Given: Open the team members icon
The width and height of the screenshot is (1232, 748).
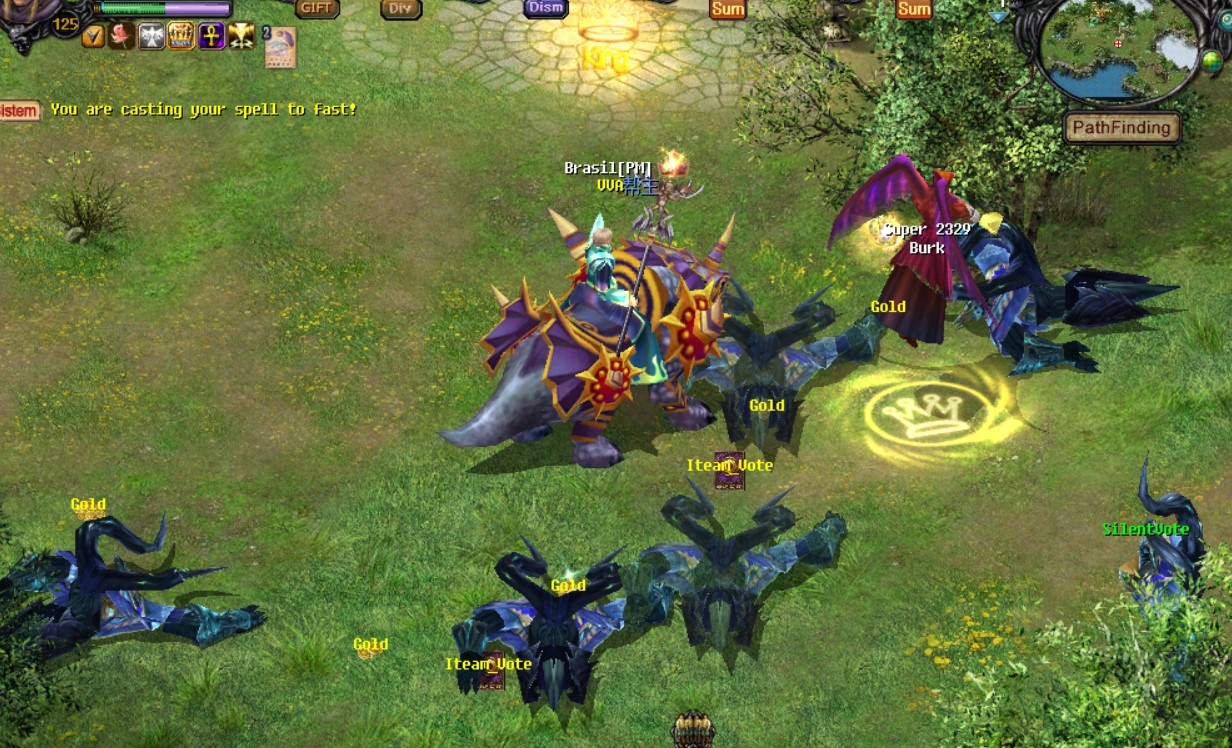Looking at the screenshot, I should pyautogui.click(x=692, y=730).
